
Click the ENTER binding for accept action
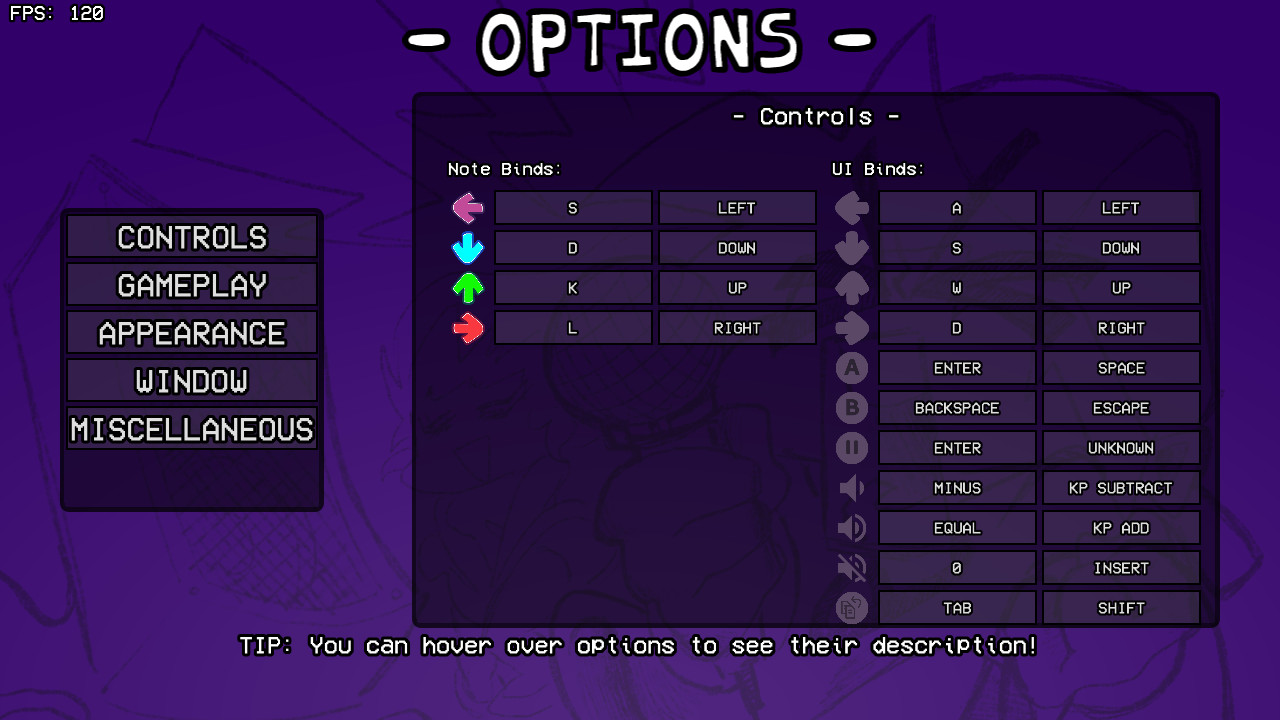pyautogui.click(x=956, y=367)
